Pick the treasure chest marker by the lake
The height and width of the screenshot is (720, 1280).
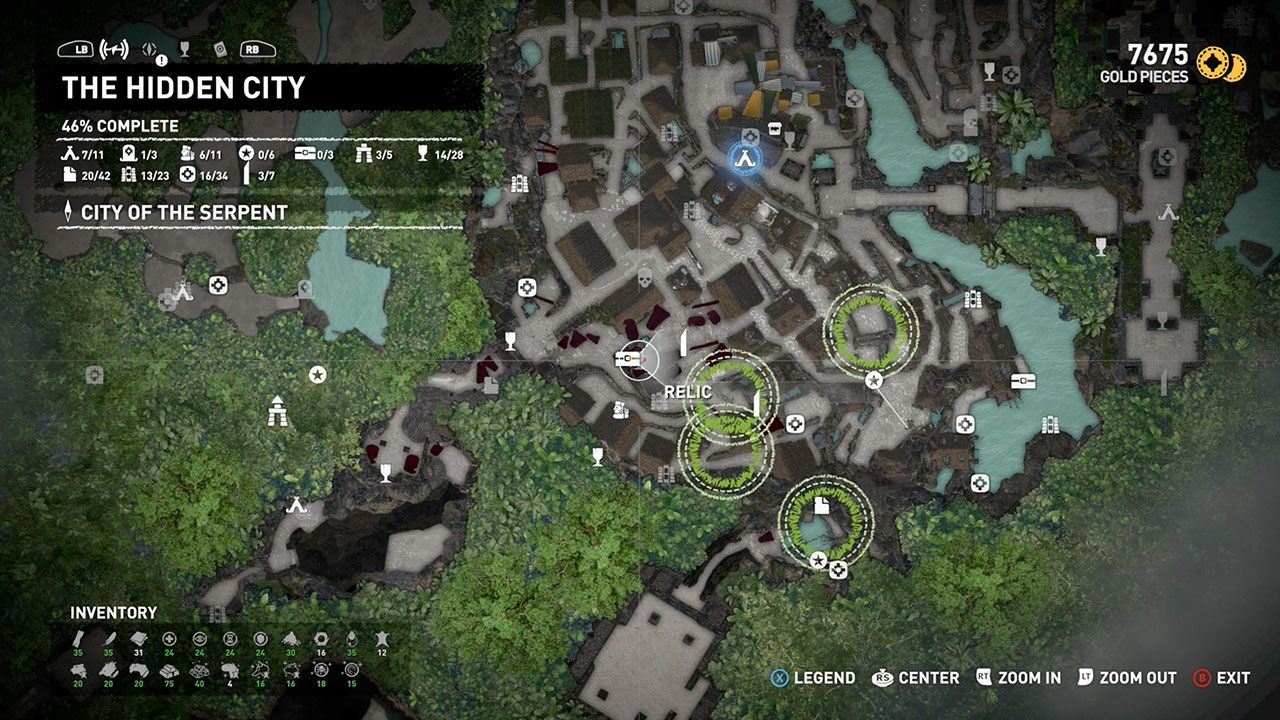1022,380
